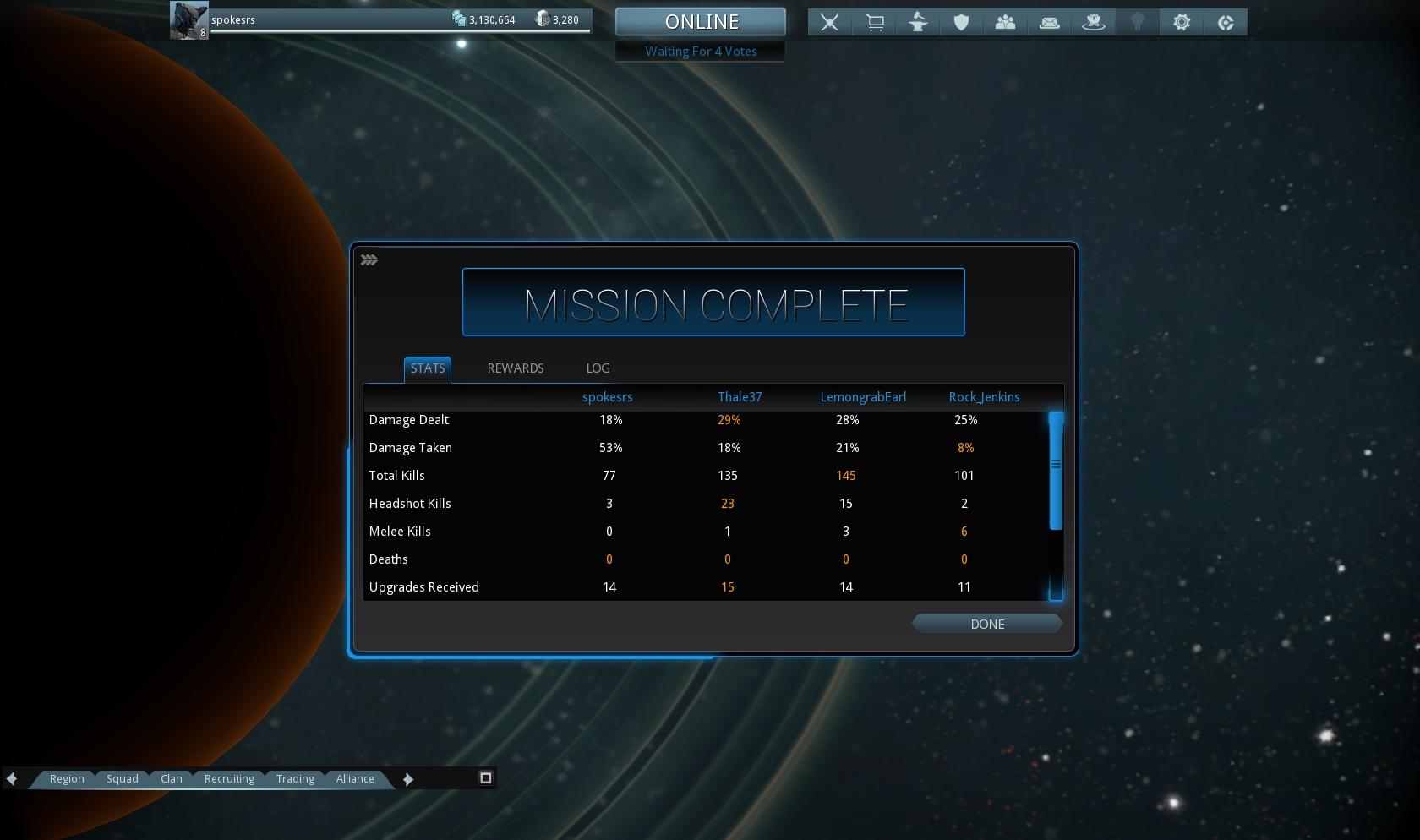Open the LOG tab

[598, 368]
